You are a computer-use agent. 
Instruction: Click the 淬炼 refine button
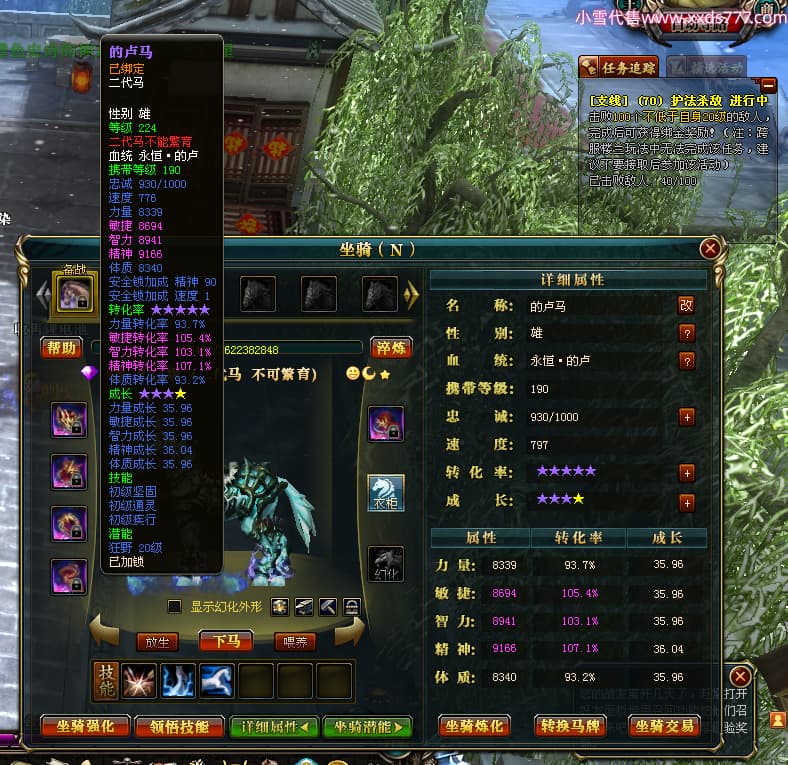pos(391,348)
